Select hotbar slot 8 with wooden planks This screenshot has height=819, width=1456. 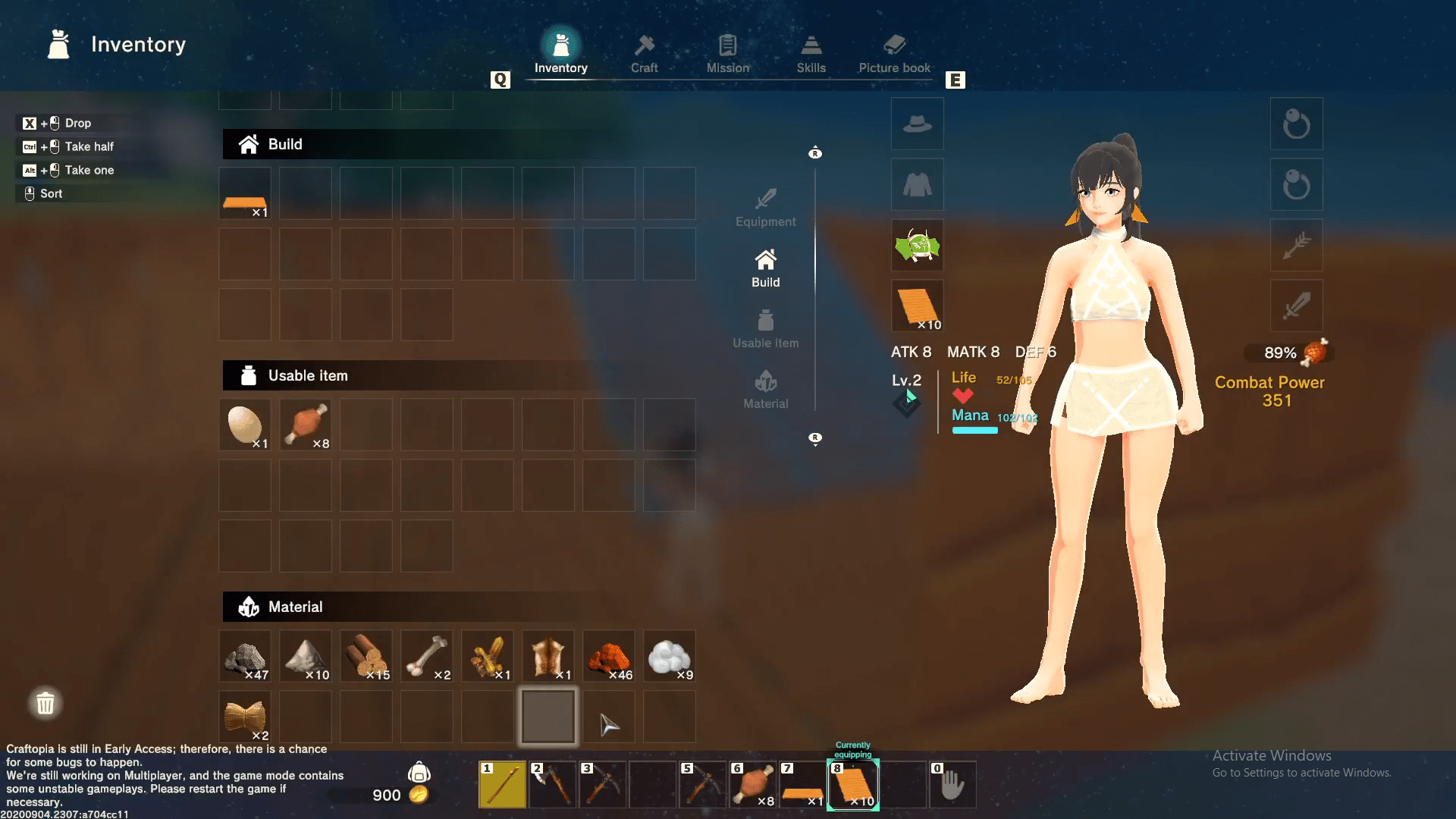point(853,784)
